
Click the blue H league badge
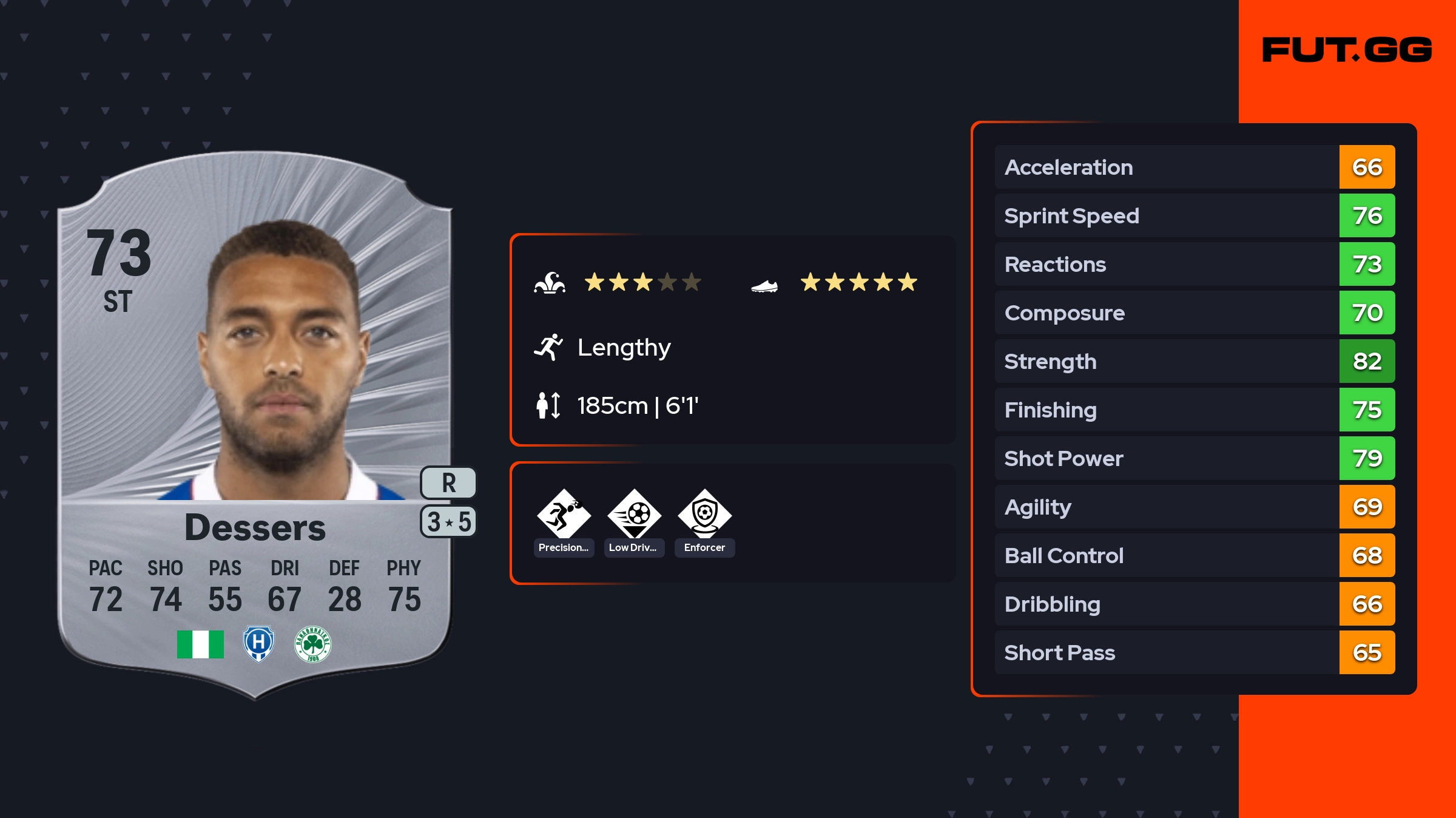(258, 644)
